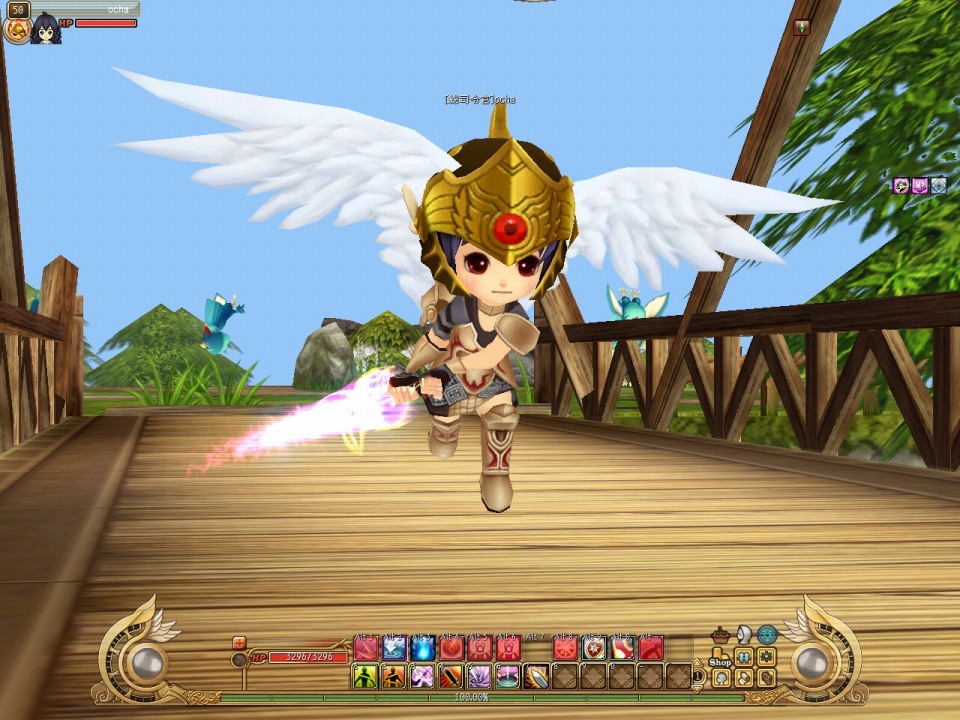Click the gold helmet class emblem

pos(17,30)
